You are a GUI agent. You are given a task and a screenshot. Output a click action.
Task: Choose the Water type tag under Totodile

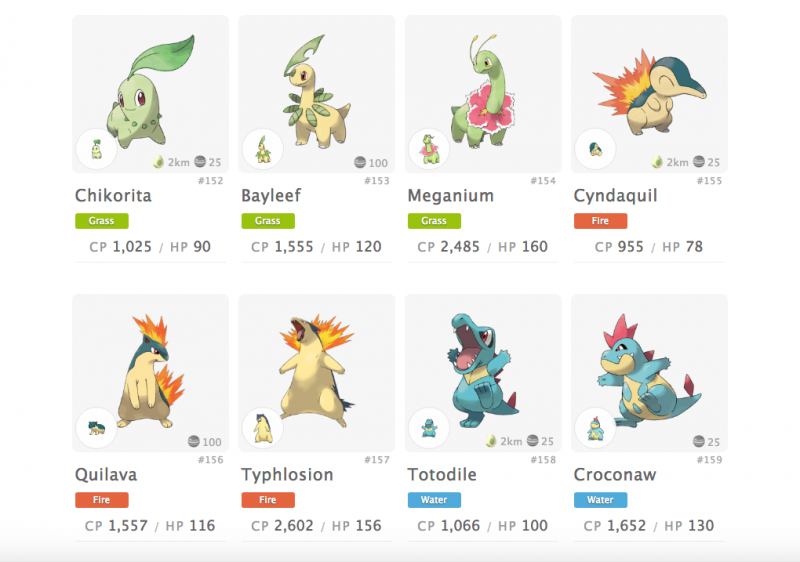434,500
